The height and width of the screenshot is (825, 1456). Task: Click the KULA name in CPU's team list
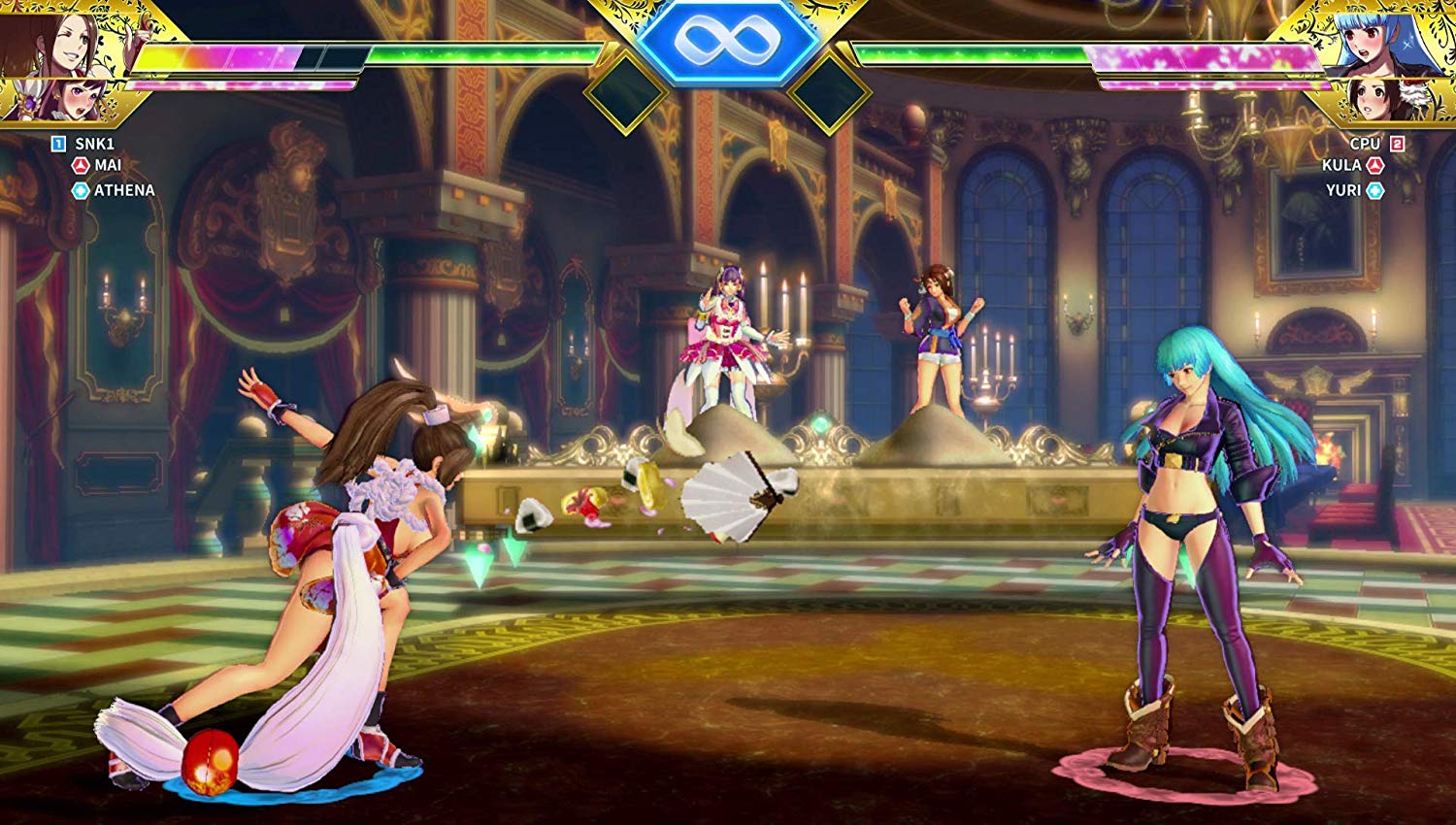(x=1341, y=166)
